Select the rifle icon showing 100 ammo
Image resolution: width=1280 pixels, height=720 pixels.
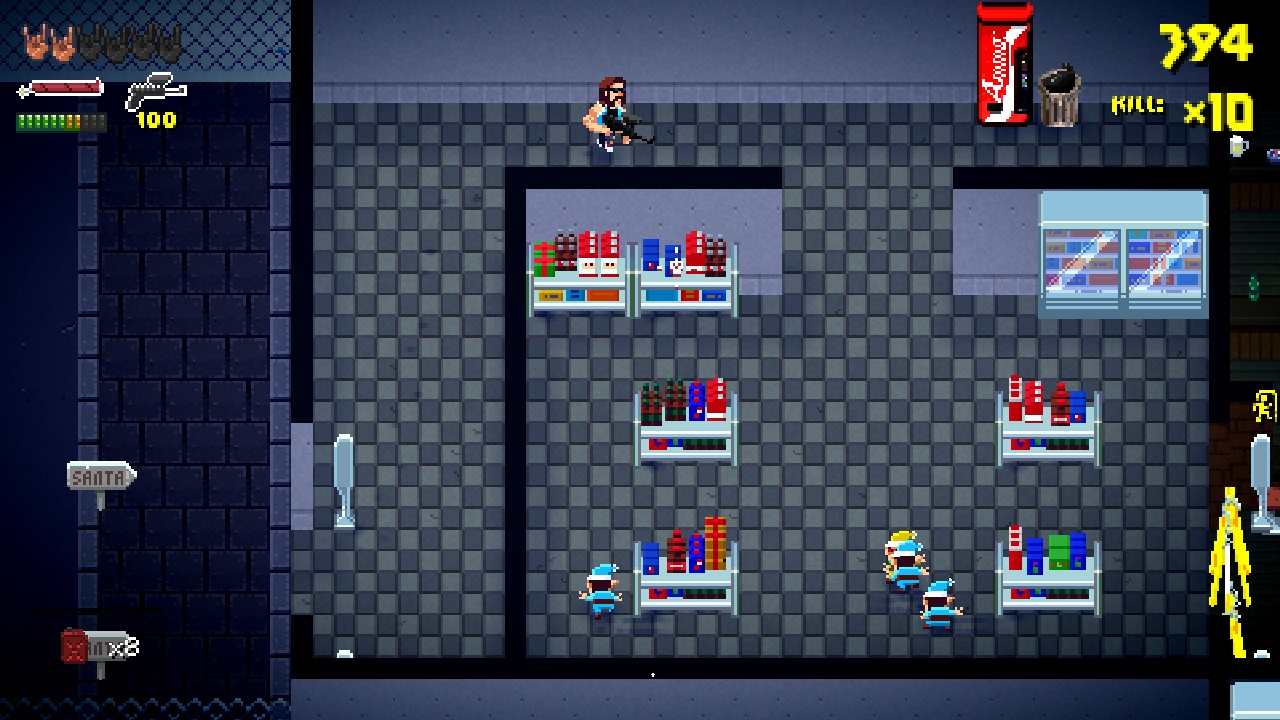coord(154,91)
